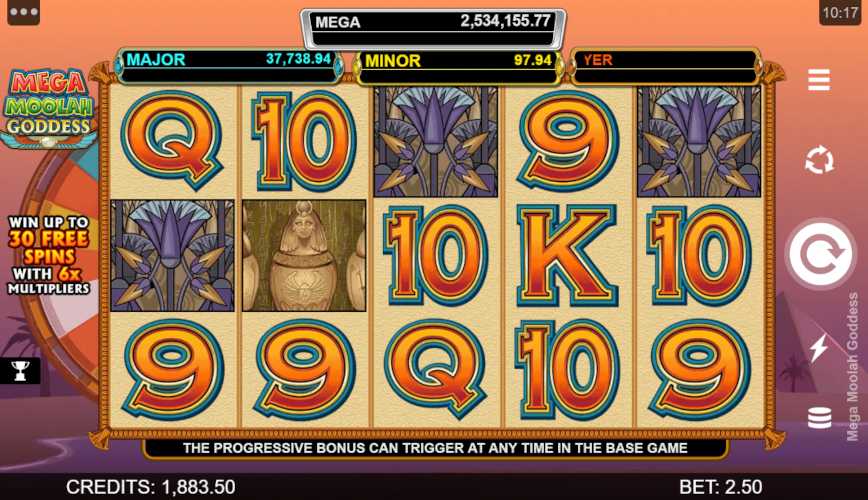Click the three-dot overlay menu
Image resolution: width=868 pixels, height=500 pixels.
click(x=22, y=13)
